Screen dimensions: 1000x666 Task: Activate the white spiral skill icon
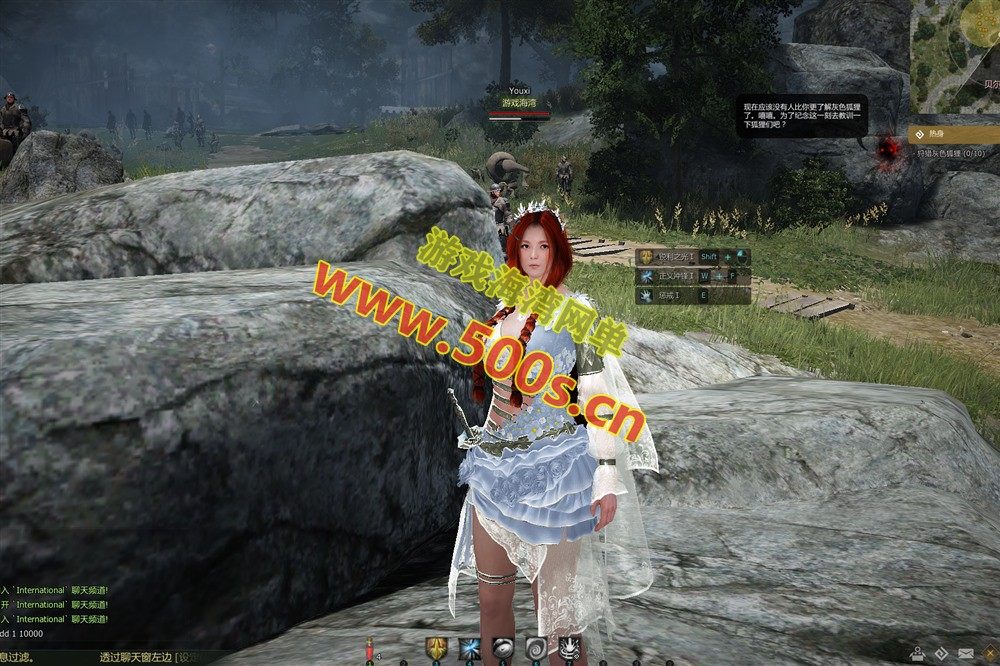click(x=536, y=648)
